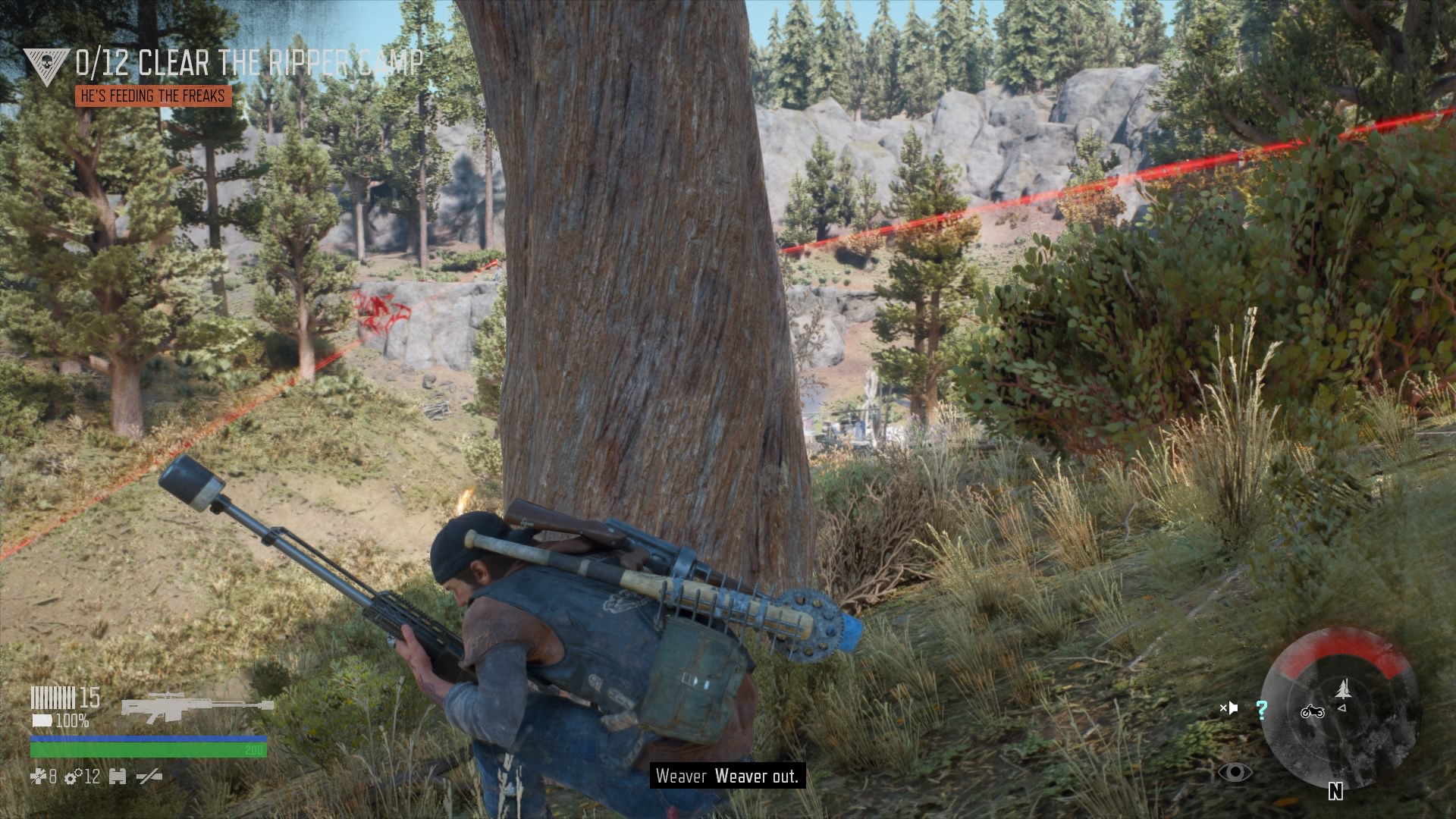Toggle the muted waypoint flag icon
This screenshot has height=819, width=1456.
[1229, 708]
